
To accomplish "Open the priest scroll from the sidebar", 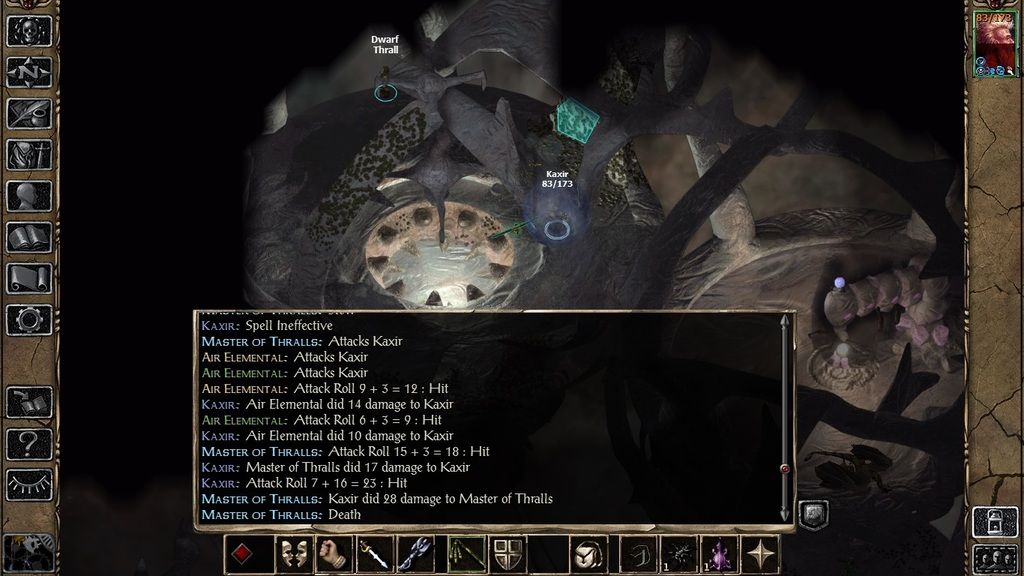I will 29,278.
